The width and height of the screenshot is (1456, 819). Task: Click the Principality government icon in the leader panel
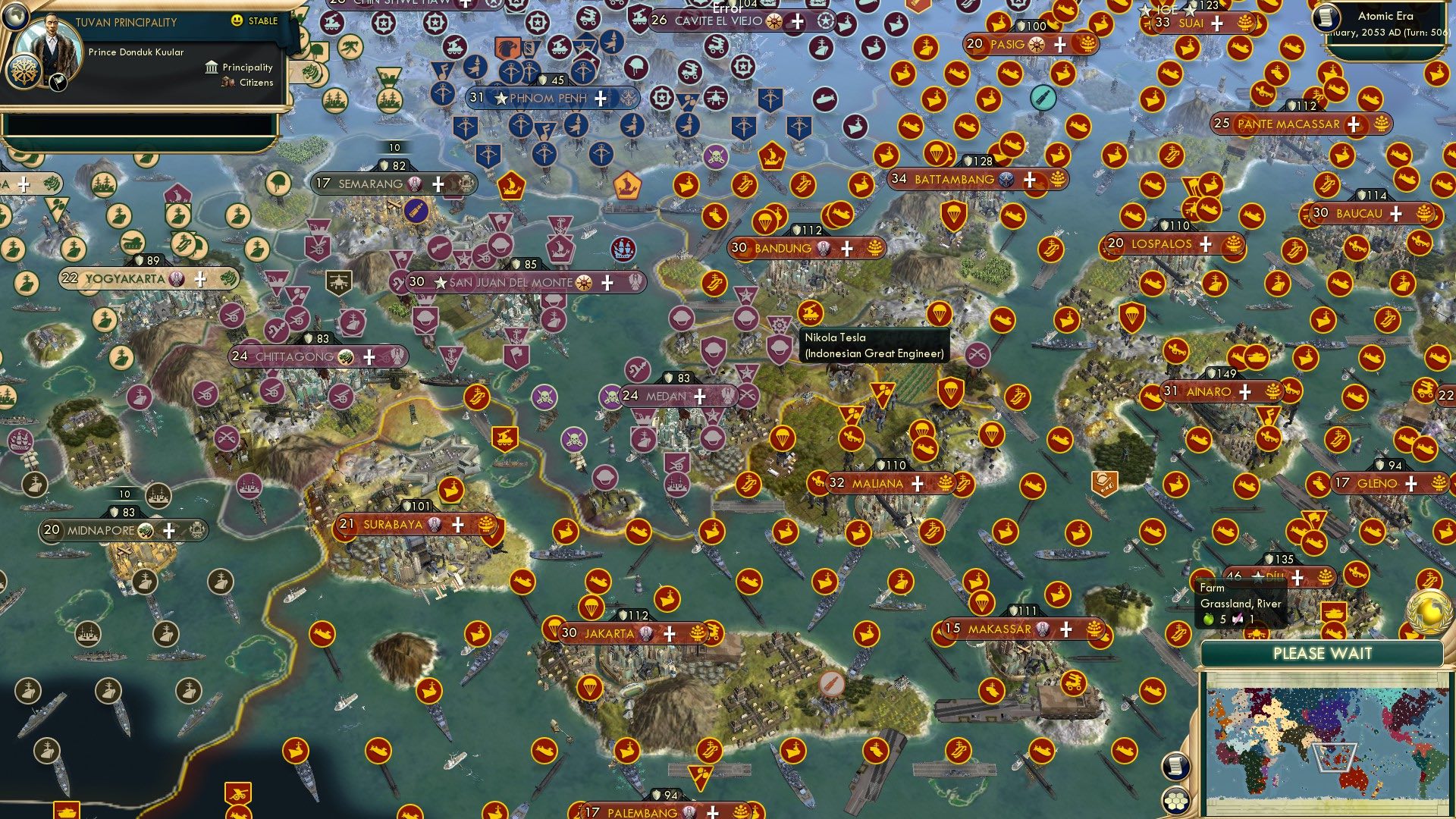coord(211,67)
